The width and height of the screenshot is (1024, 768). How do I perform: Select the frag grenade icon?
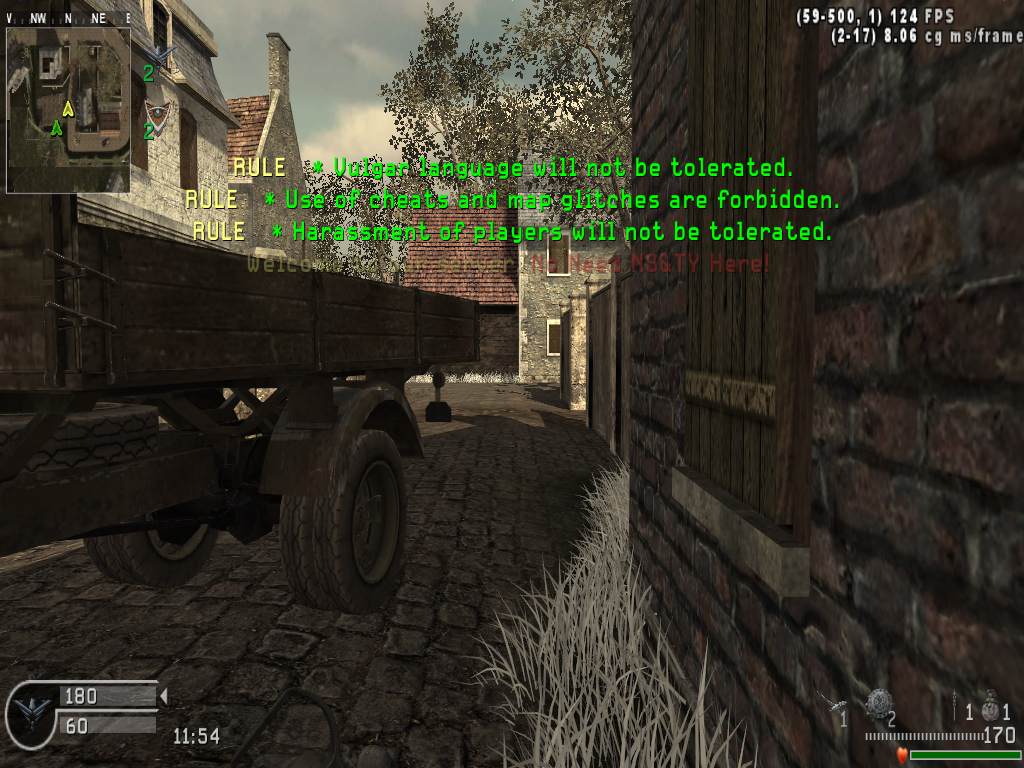coord(990,711)
